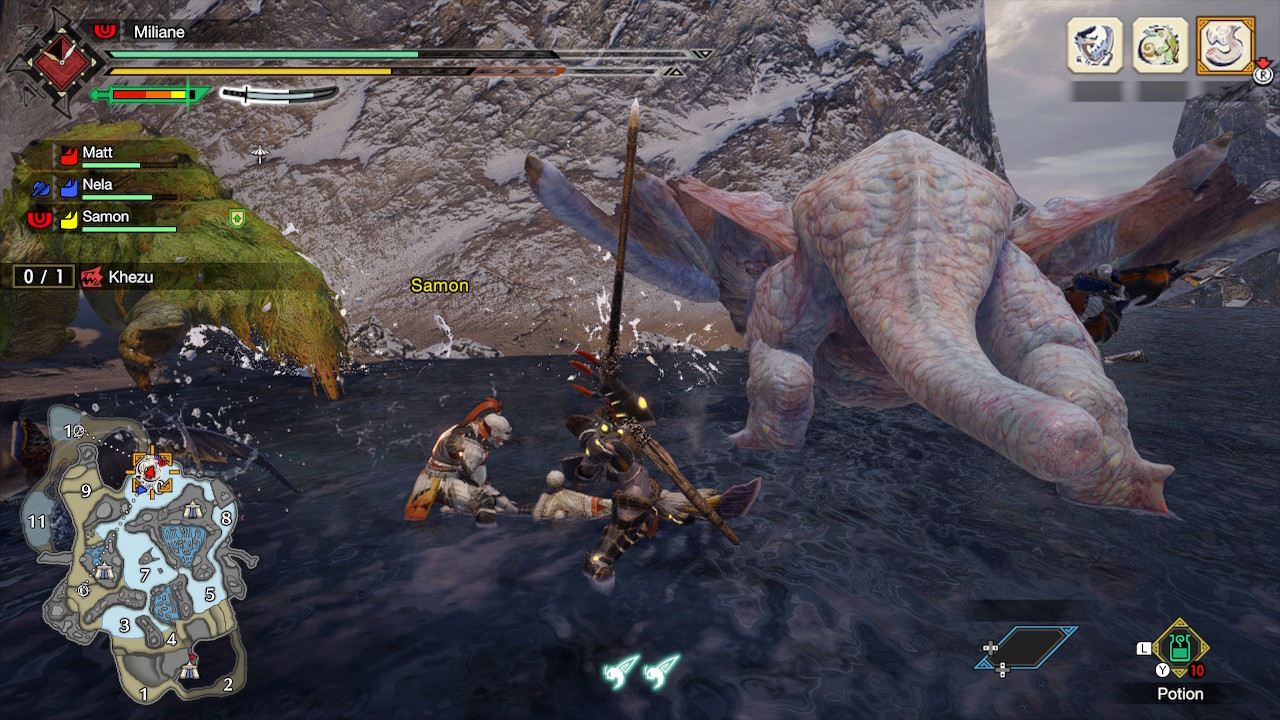This screenshot has width=1280, height=720.
Task: Select party member Samon in the list
Action: coord(105,217)
